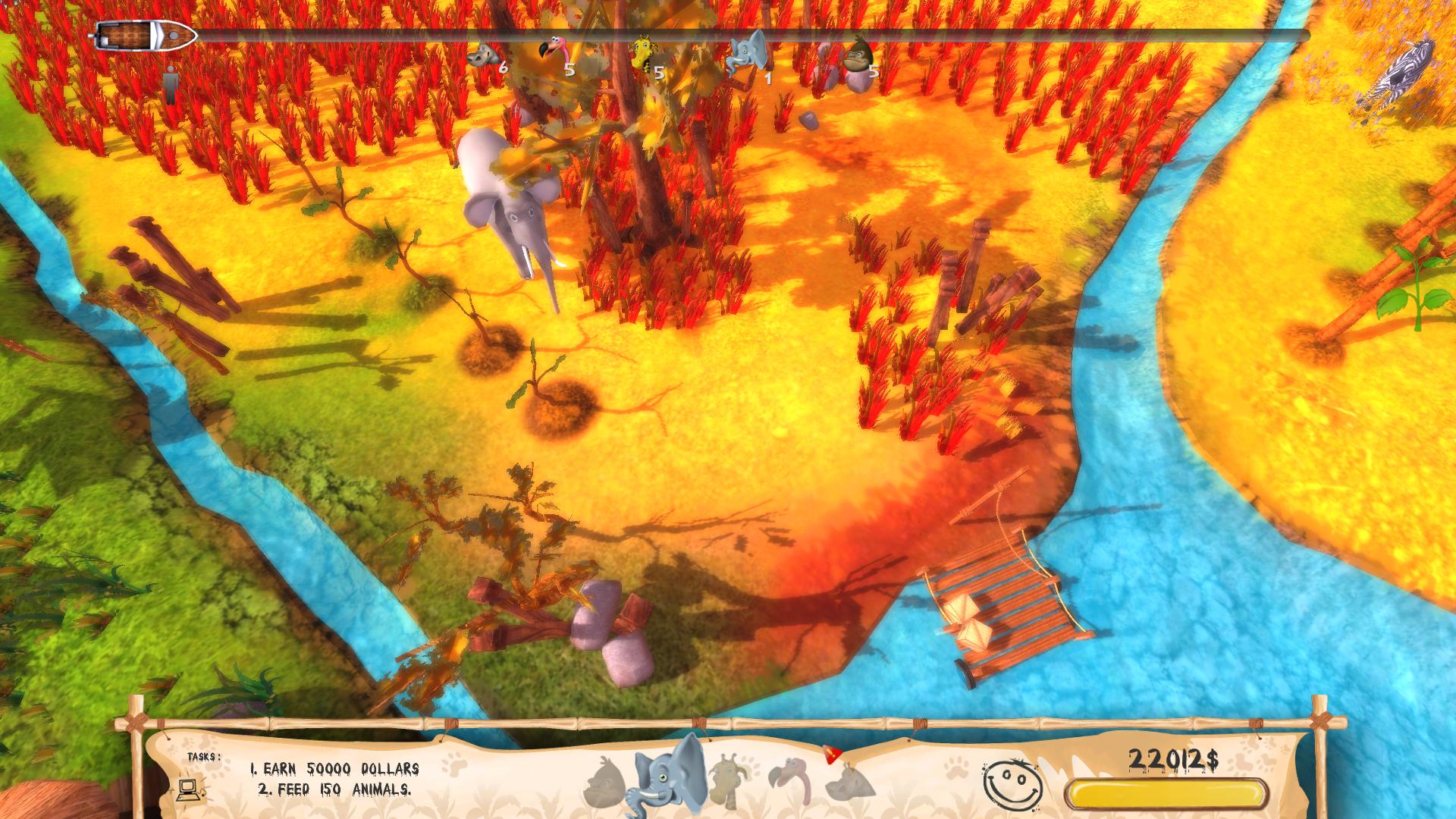Click the hippo counter on the top bar
Image resolution: width=1456 pixels, height=819 pixels.
(485, 56)
